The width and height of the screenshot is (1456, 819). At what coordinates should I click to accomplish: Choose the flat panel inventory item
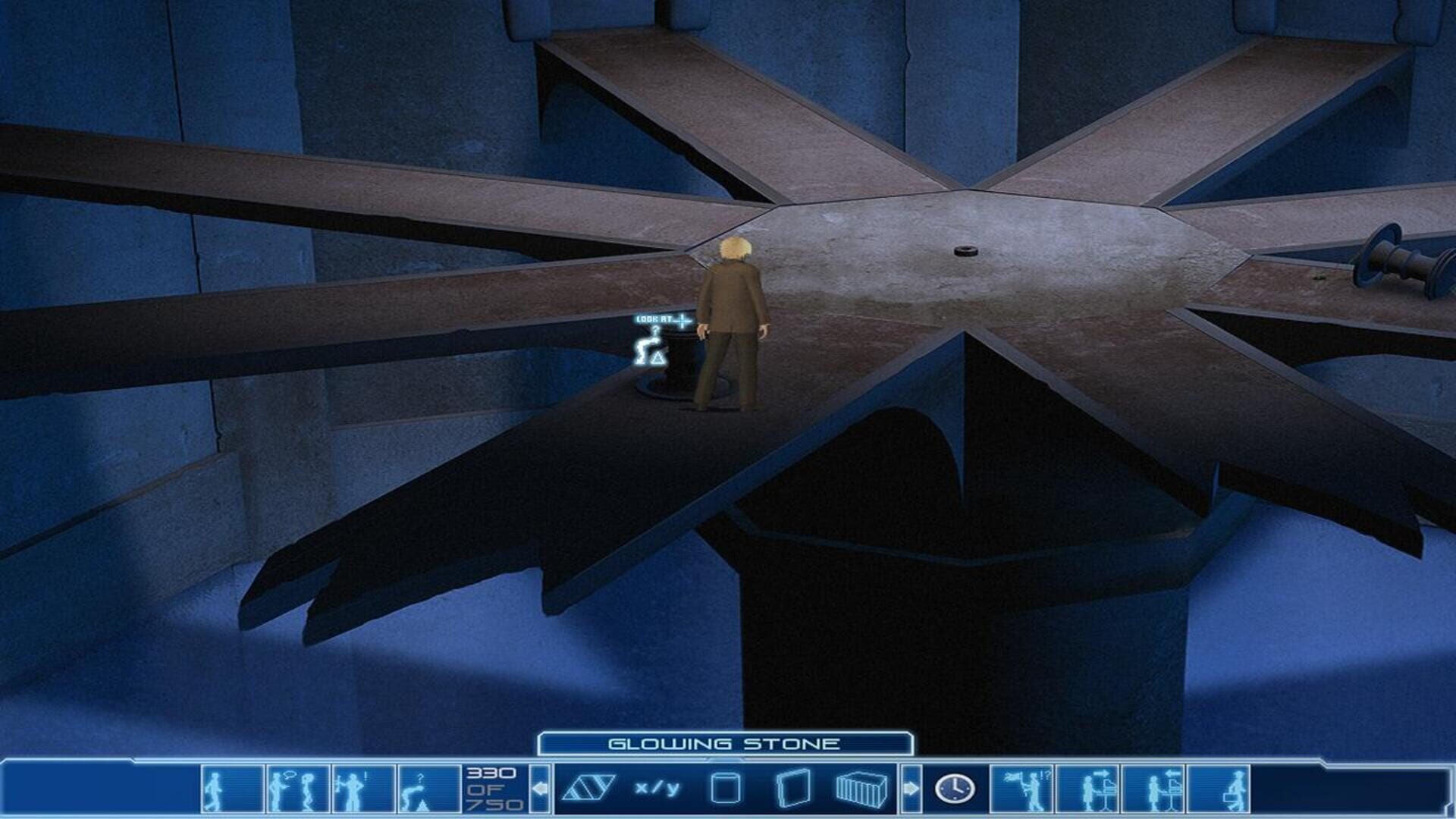tap(792, 789)
